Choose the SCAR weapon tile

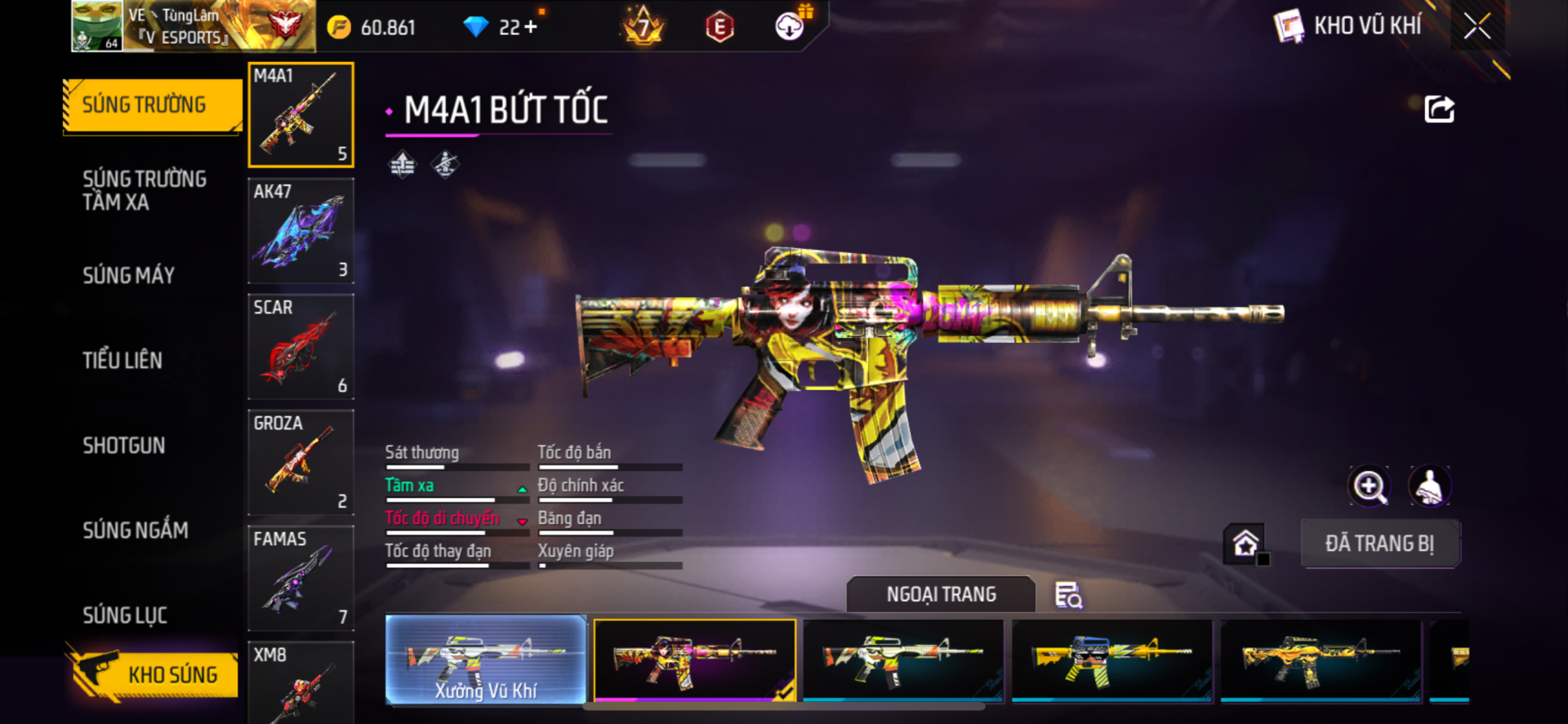pyautogui.click(x=301, y=347)
